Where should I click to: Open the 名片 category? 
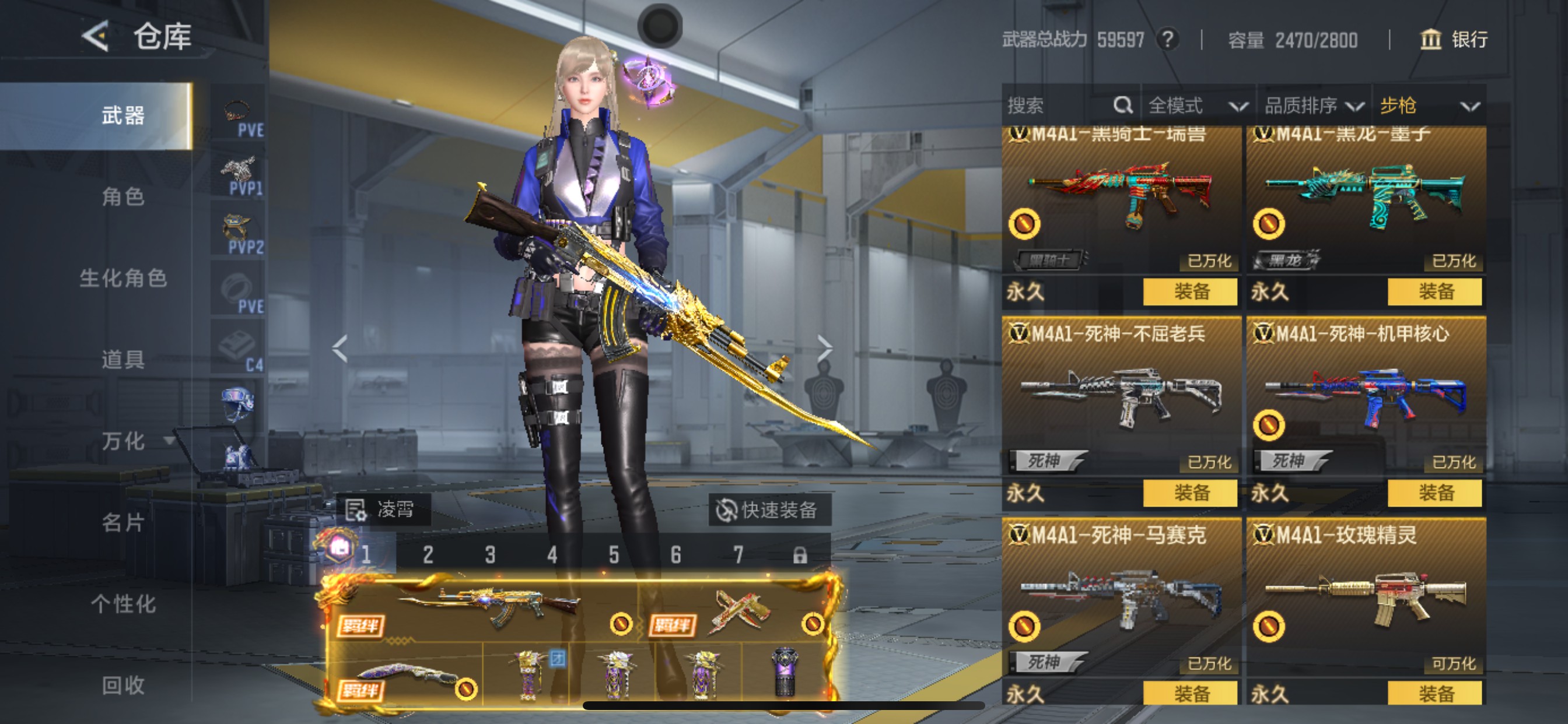123,522
